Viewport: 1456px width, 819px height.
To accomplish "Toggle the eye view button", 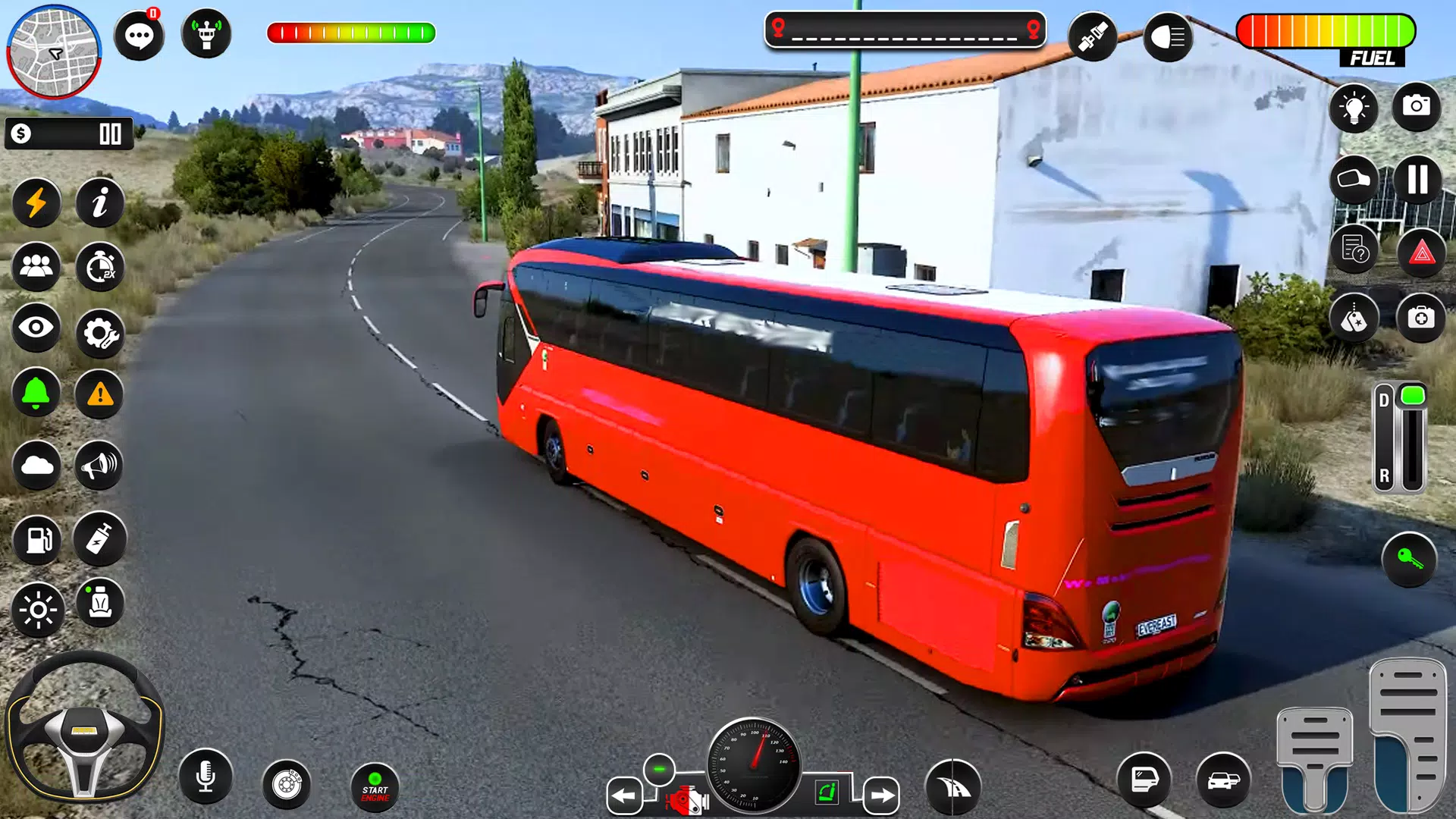I will click(x=36, y=328).
